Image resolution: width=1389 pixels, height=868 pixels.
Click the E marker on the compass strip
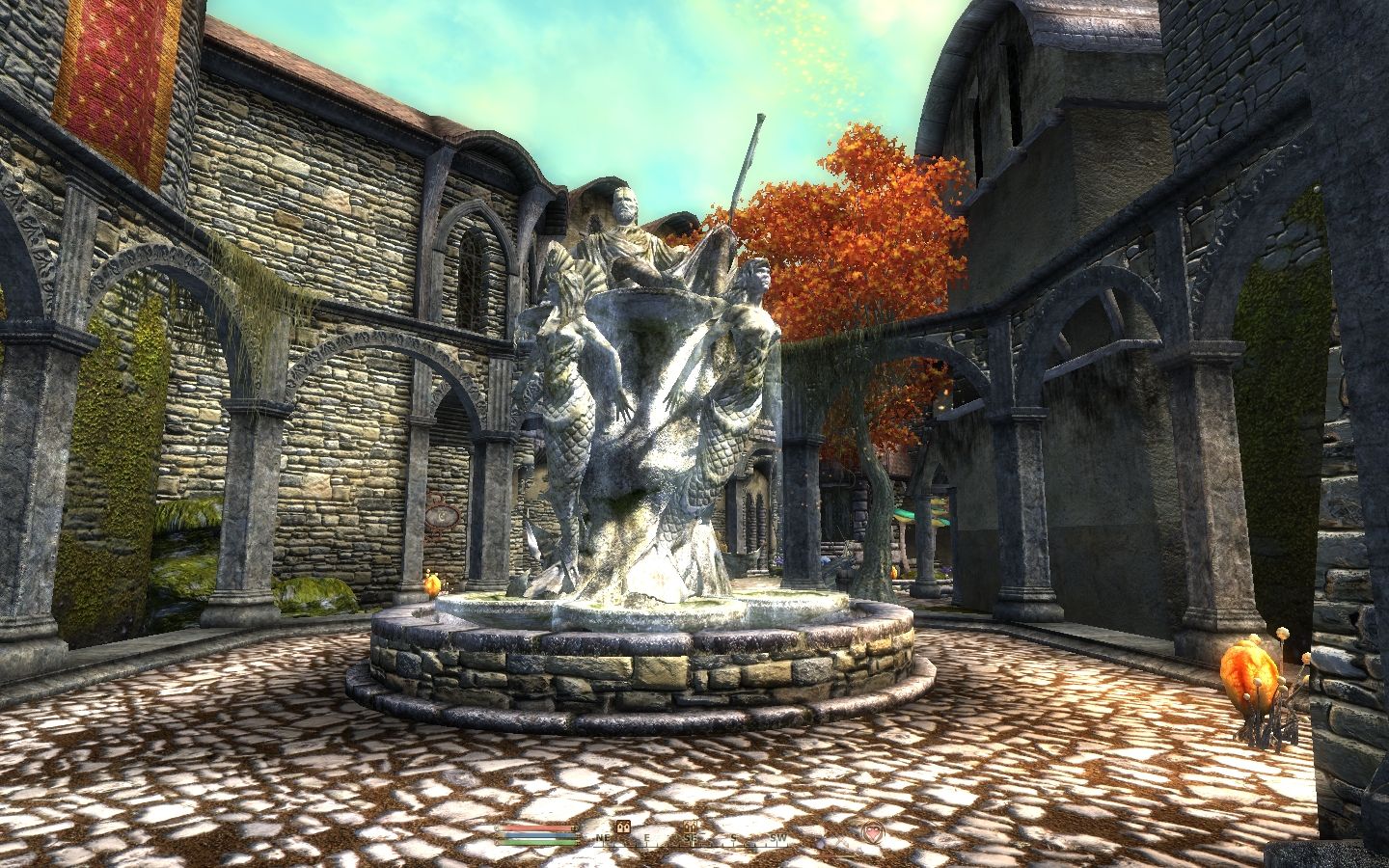coord(647,838)
